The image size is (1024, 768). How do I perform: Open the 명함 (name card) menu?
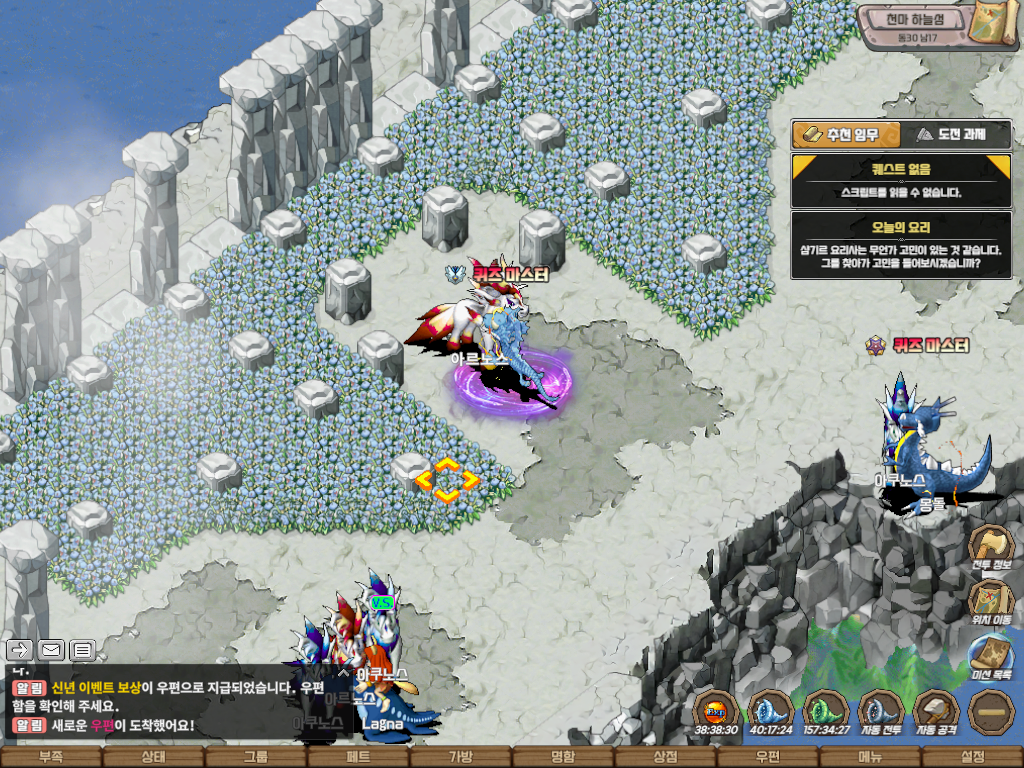click(x=563, y=757)
